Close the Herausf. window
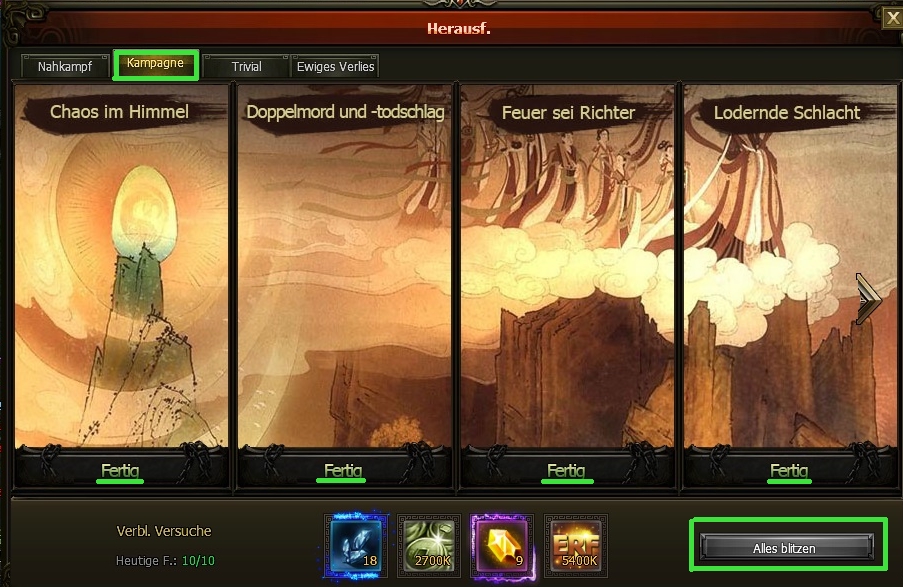 click(891, 16)
